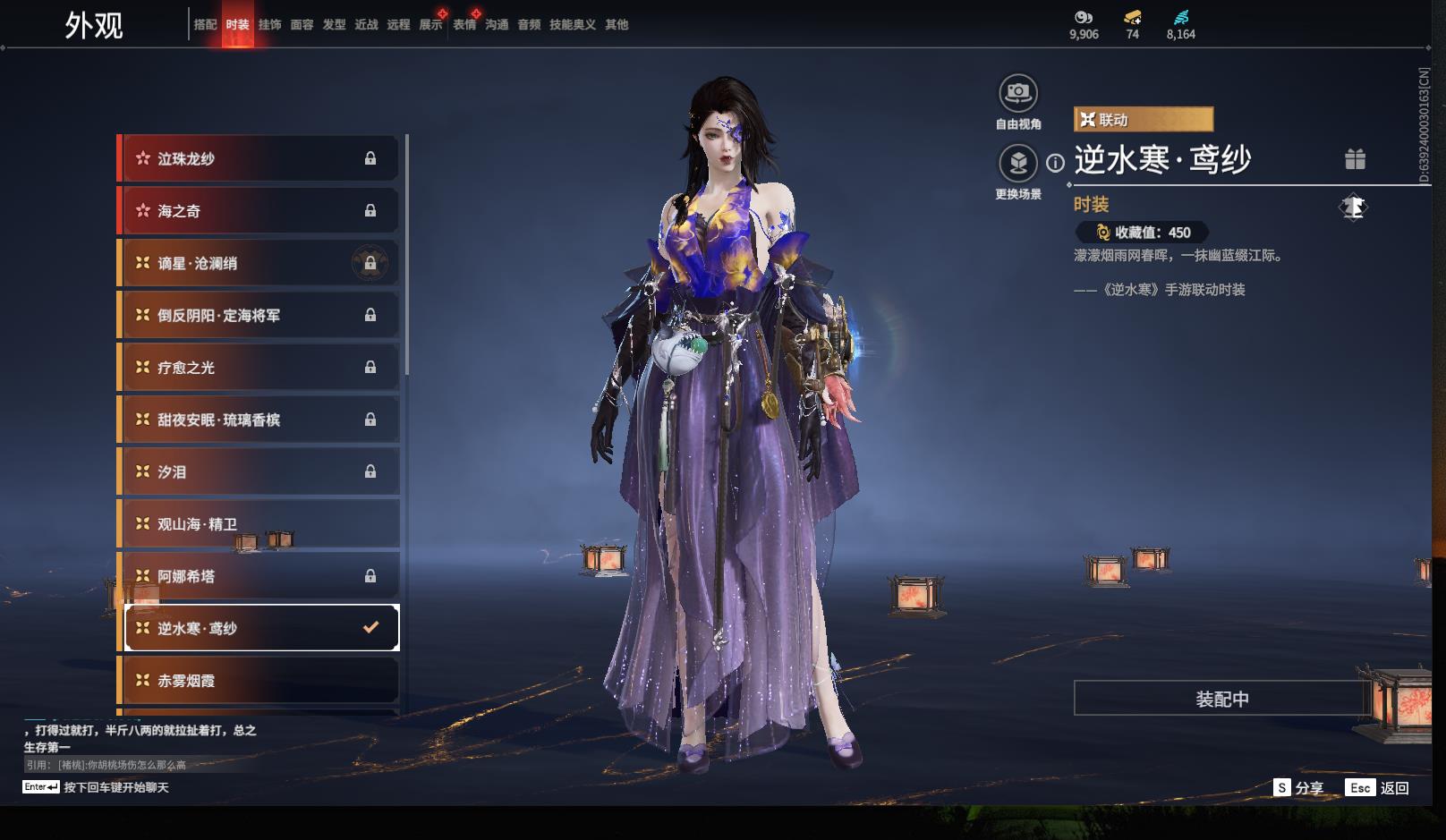Select the 泣珠龙纱 outfit entry
This screenshot has width=1446, height=840.
click(x=259, y=159)
